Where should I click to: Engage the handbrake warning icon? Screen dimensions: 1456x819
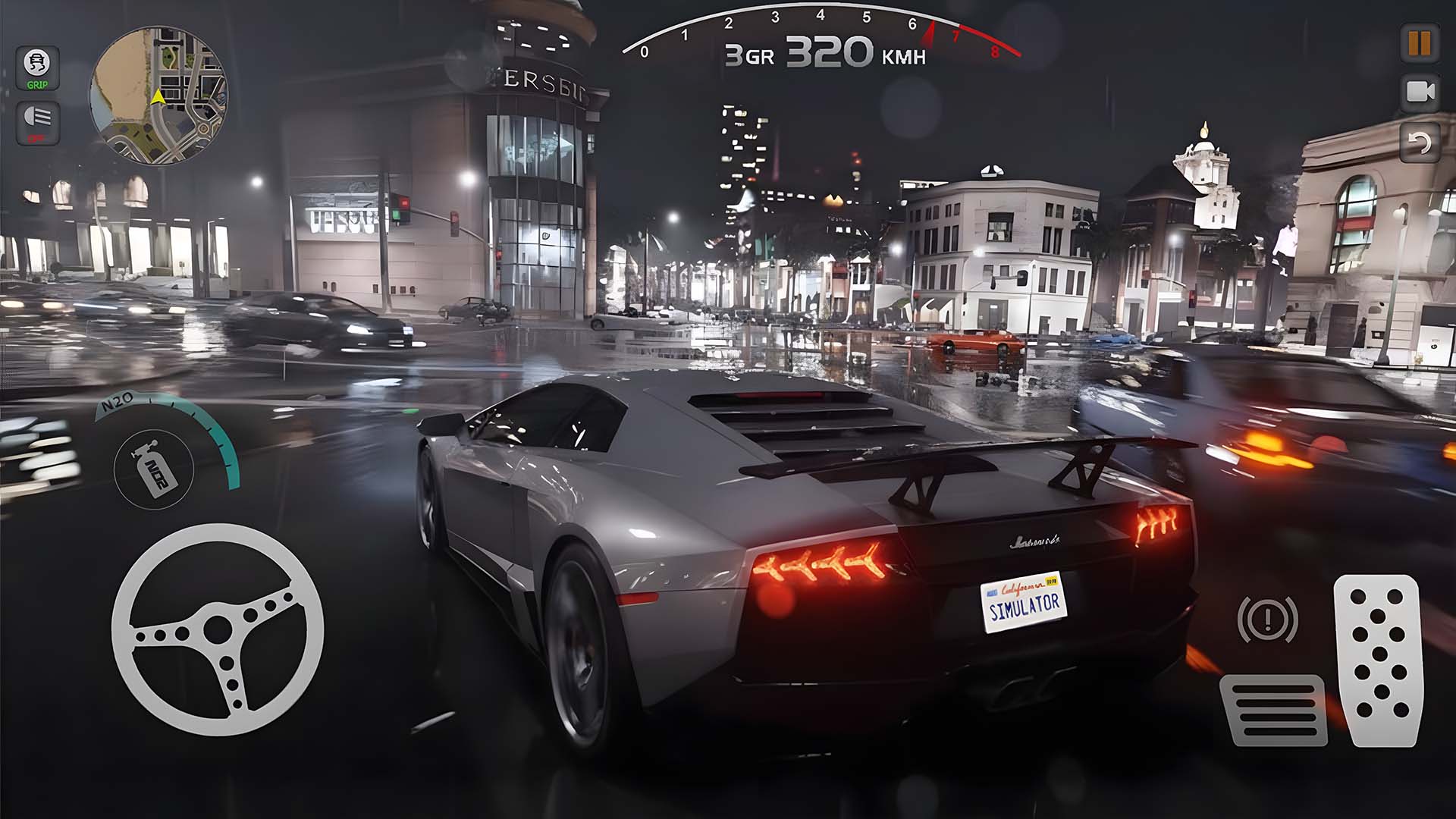[x=1267, y=619]
